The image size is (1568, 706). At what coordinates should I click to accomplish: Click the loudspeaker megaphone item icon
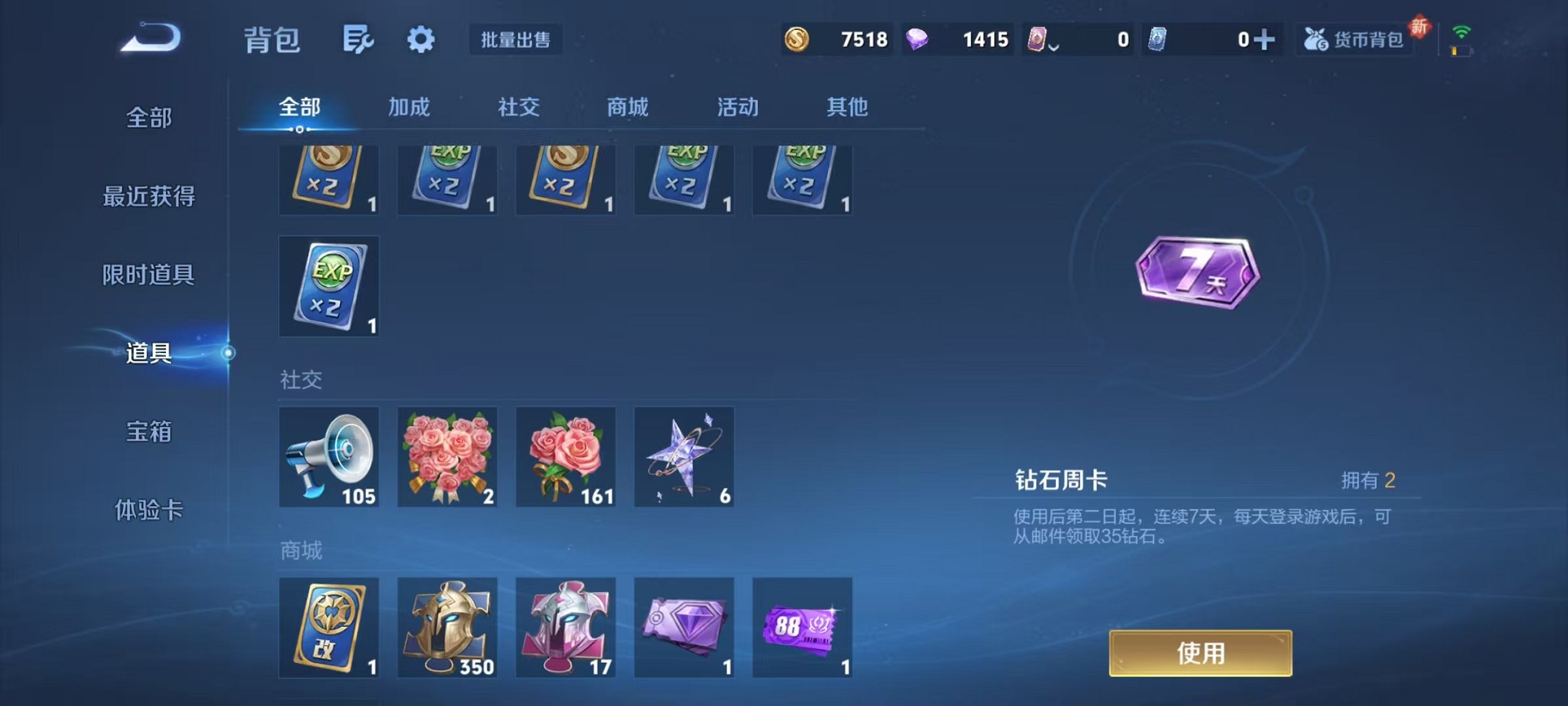tap(329, 457)
